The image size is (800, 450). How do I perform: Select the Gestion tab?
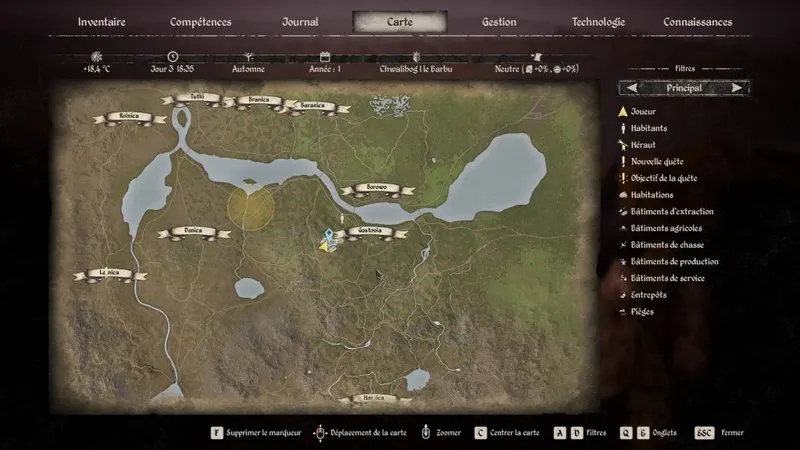(499, 22)
